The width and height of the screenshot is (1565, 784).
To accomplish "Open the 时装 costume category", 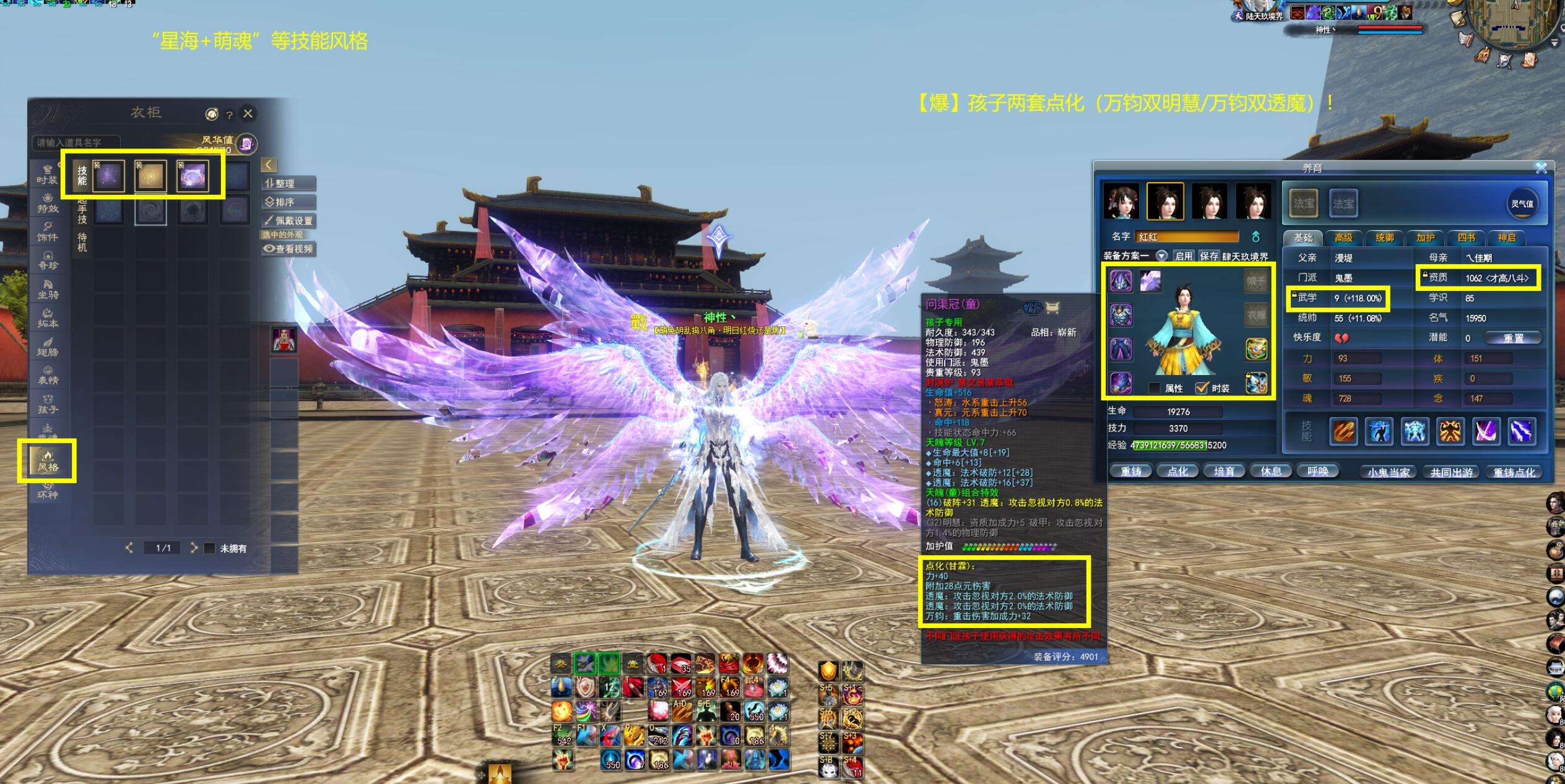I will (47, 174).
